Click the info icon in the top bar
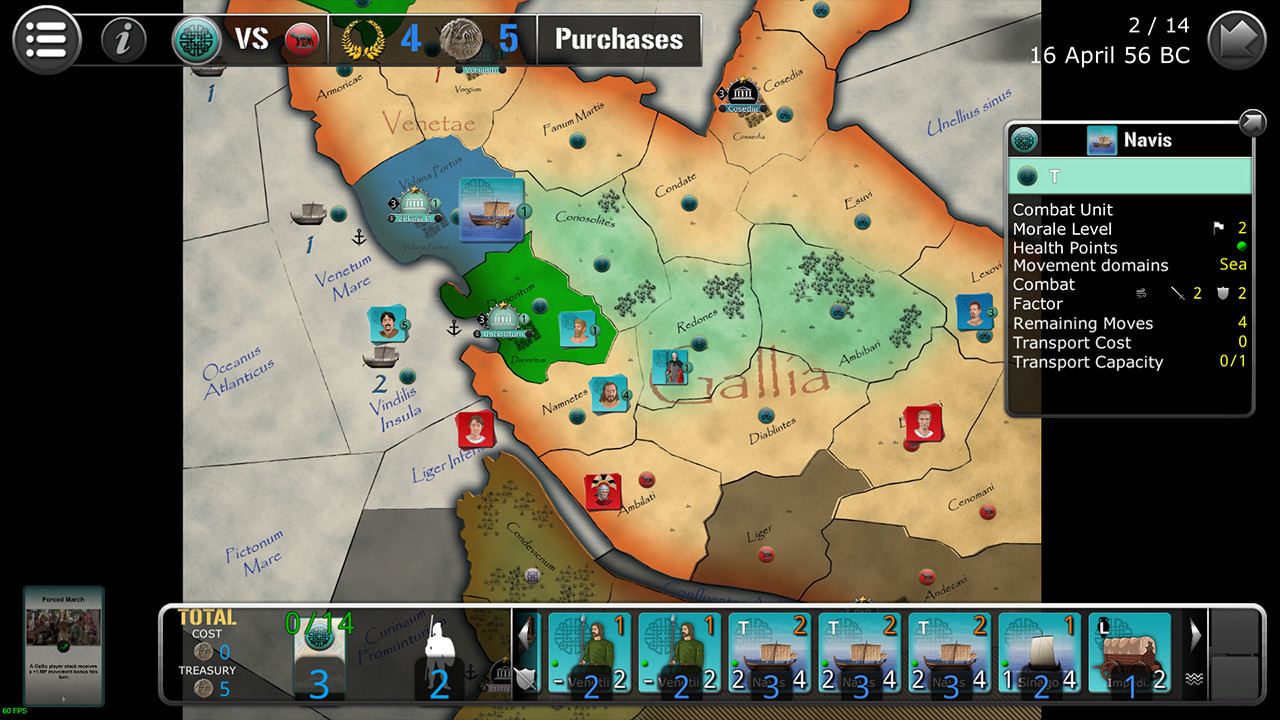Image resolution: width=1280 pixels, height=720 pixels. 122,39
